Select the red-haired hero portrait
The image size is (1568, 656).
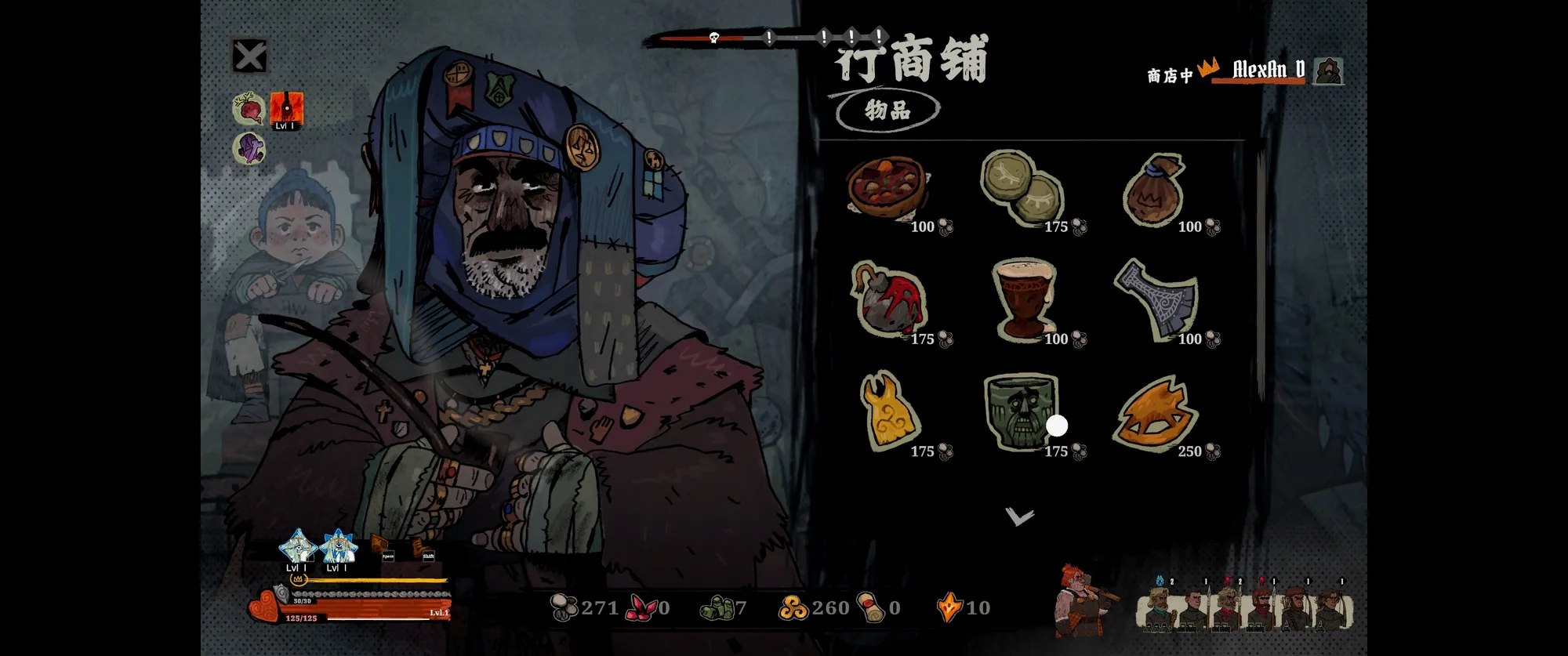1080,600
